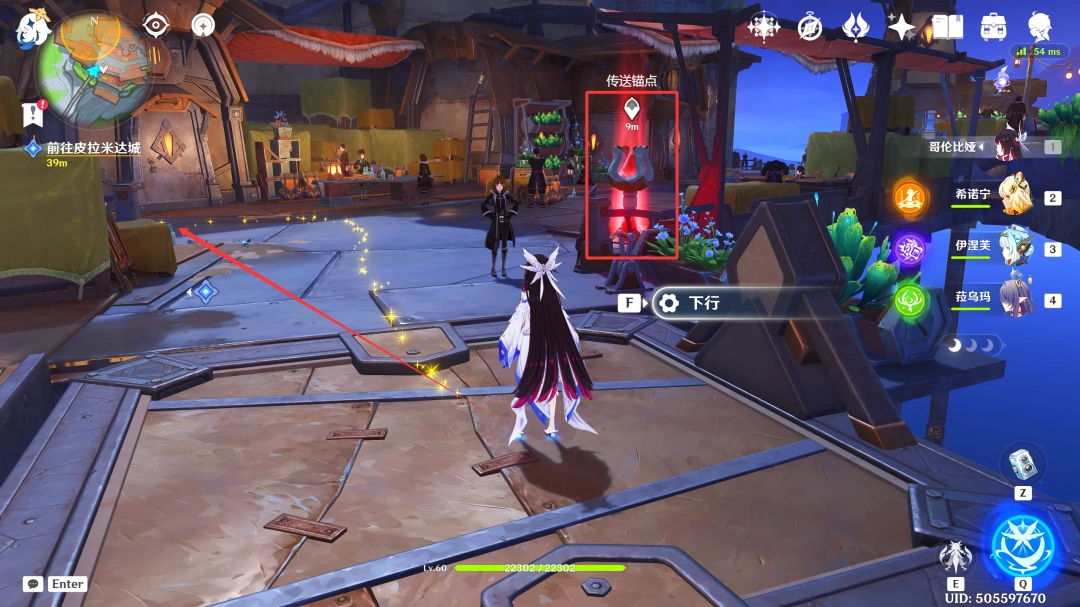Switch to party member 菈乌玛
Image resolution: width=1080 pixels, height=607 pixels.
[x=1014, y=297]
